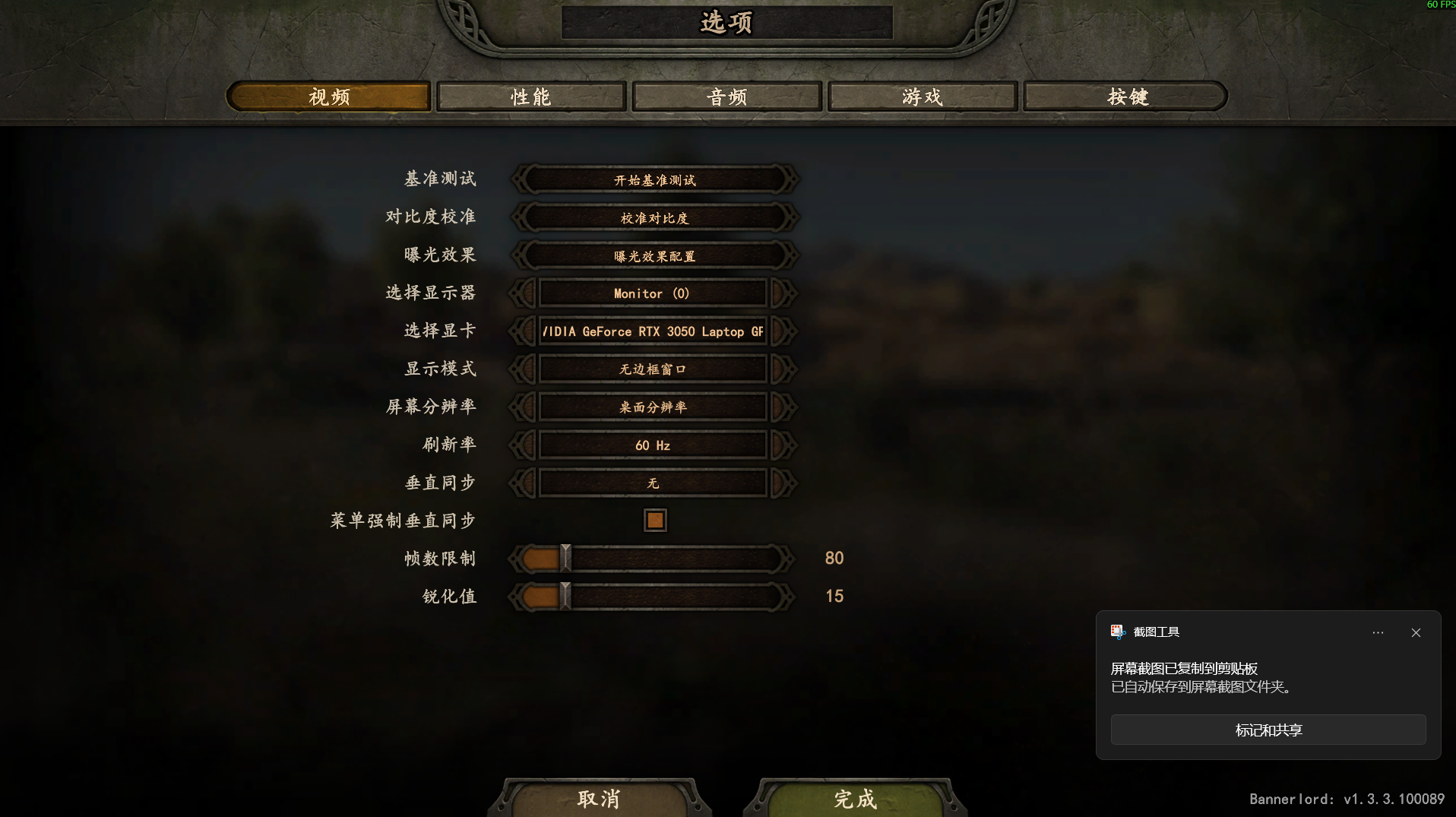Screen dimensions: 1456x817
Task: Open the 桌面分辨率 resolution selector
Action: coord(654,407)
